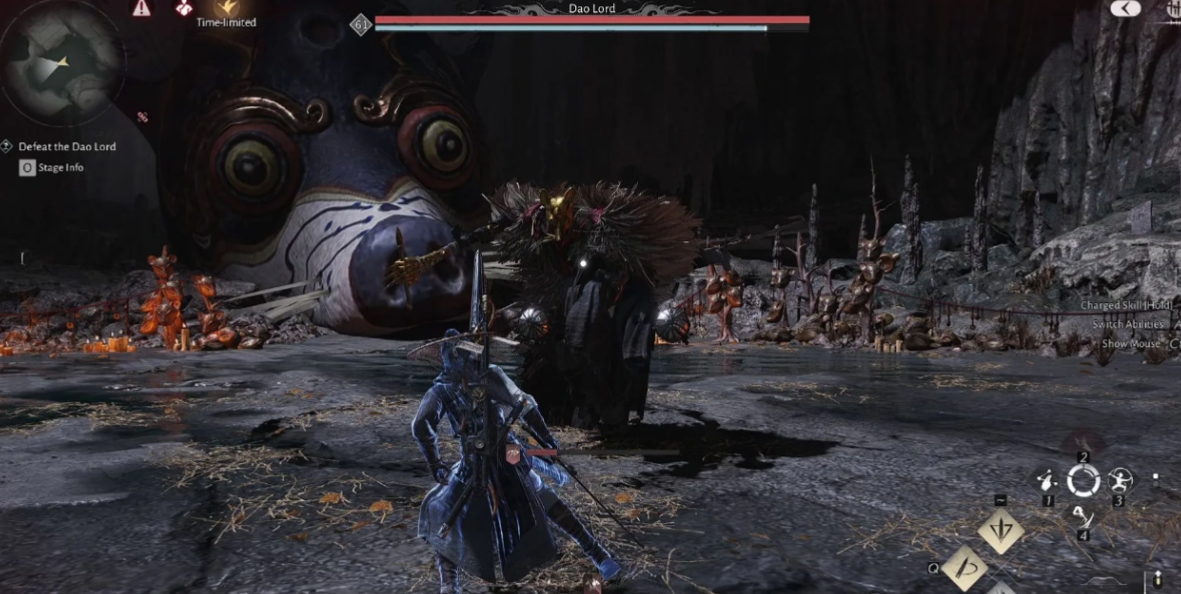Trigger the scythe-like skill in slot 4
Image resolution: width=1181 pixels, height=594 pixels.
click(1083, 517)
